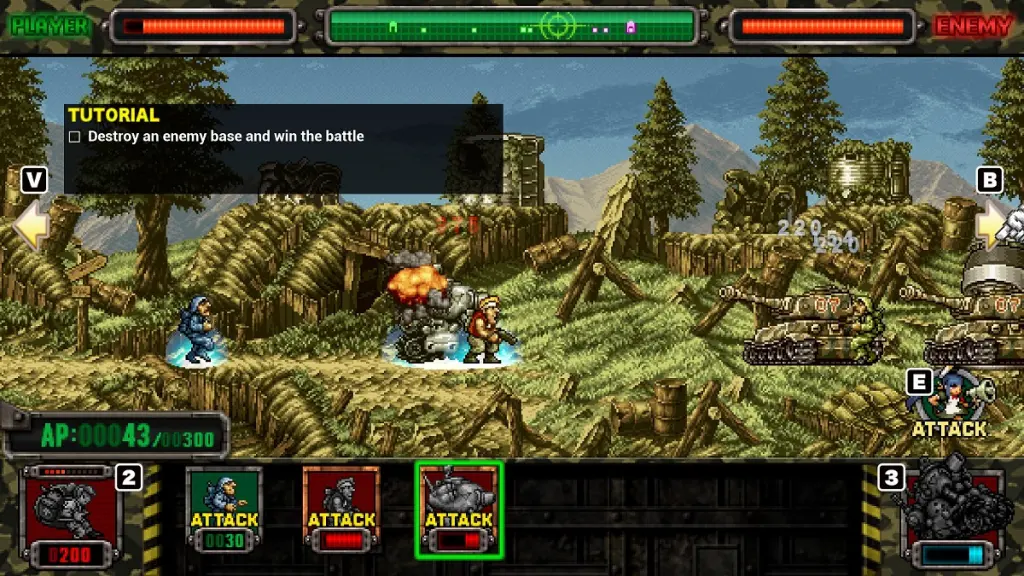Click the green radar minimap
The image size is (1024, 576).
point(511,26)
